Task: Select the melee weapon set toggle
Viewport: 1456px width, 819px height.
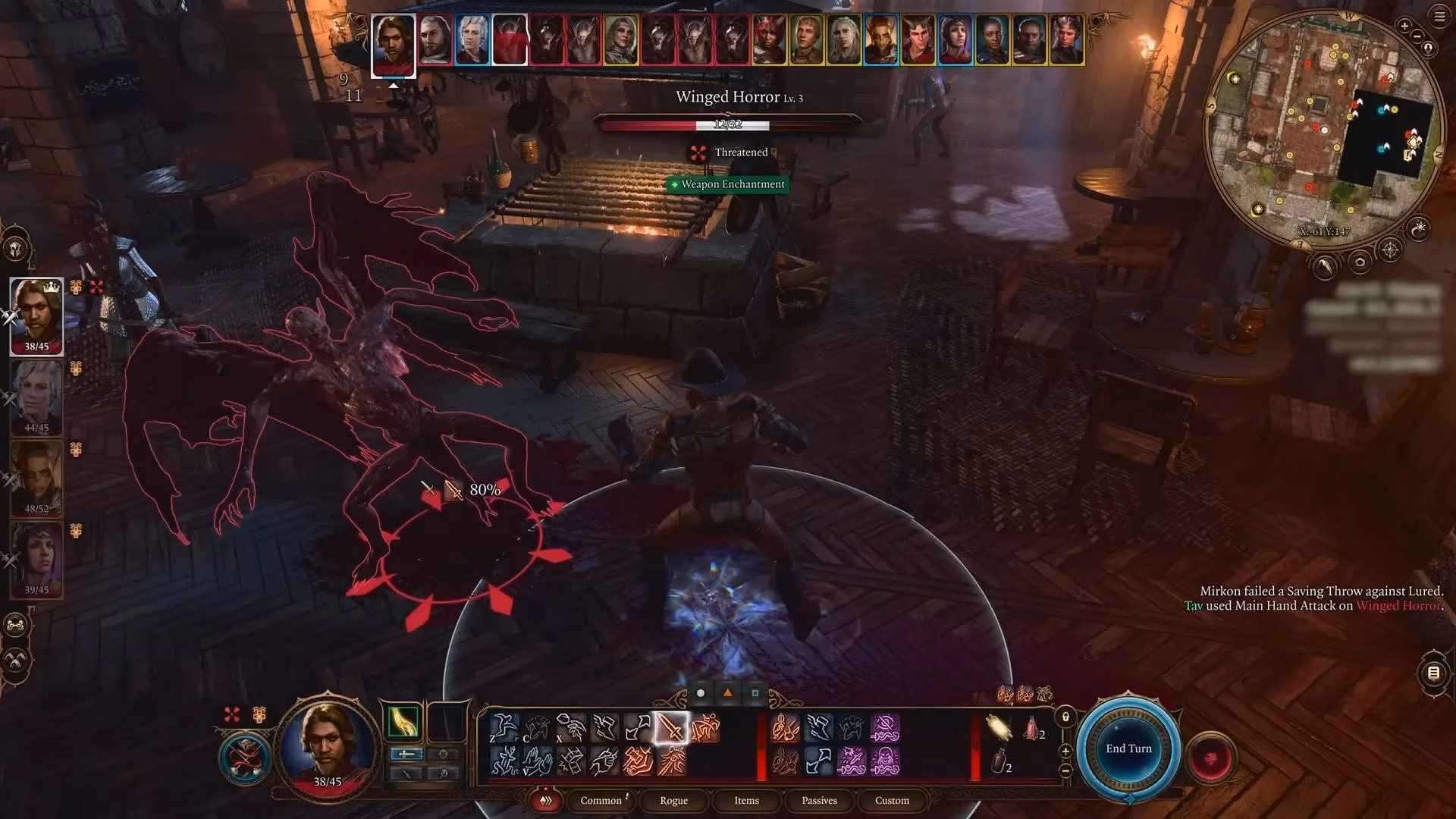Action: click(x=407, y=754)
